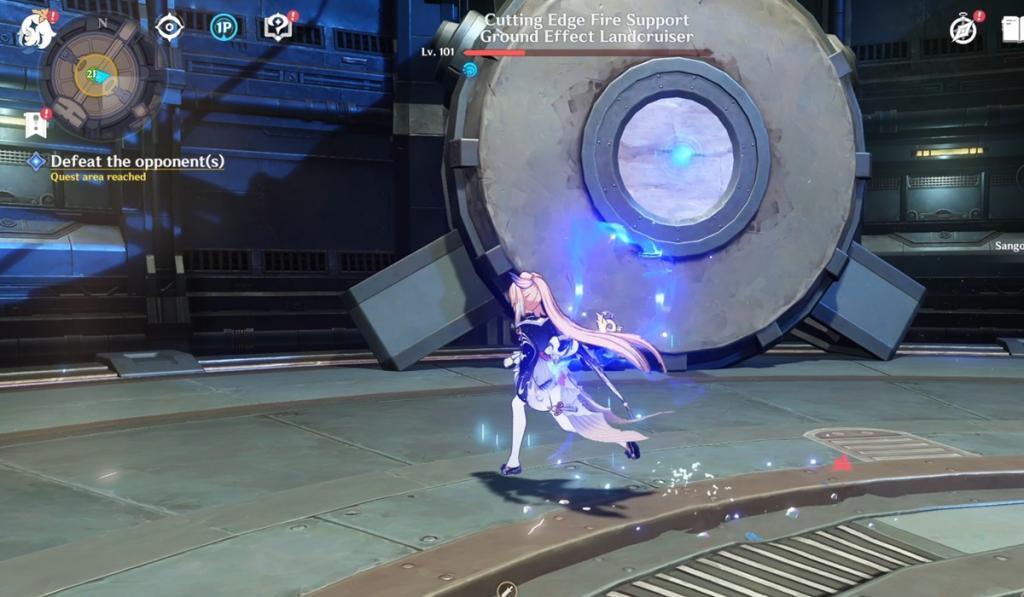Screen dimensions: 1024x597
Task: Select the "Defeat the opponent(s)" quest tracker
Action: click(136, 161)
